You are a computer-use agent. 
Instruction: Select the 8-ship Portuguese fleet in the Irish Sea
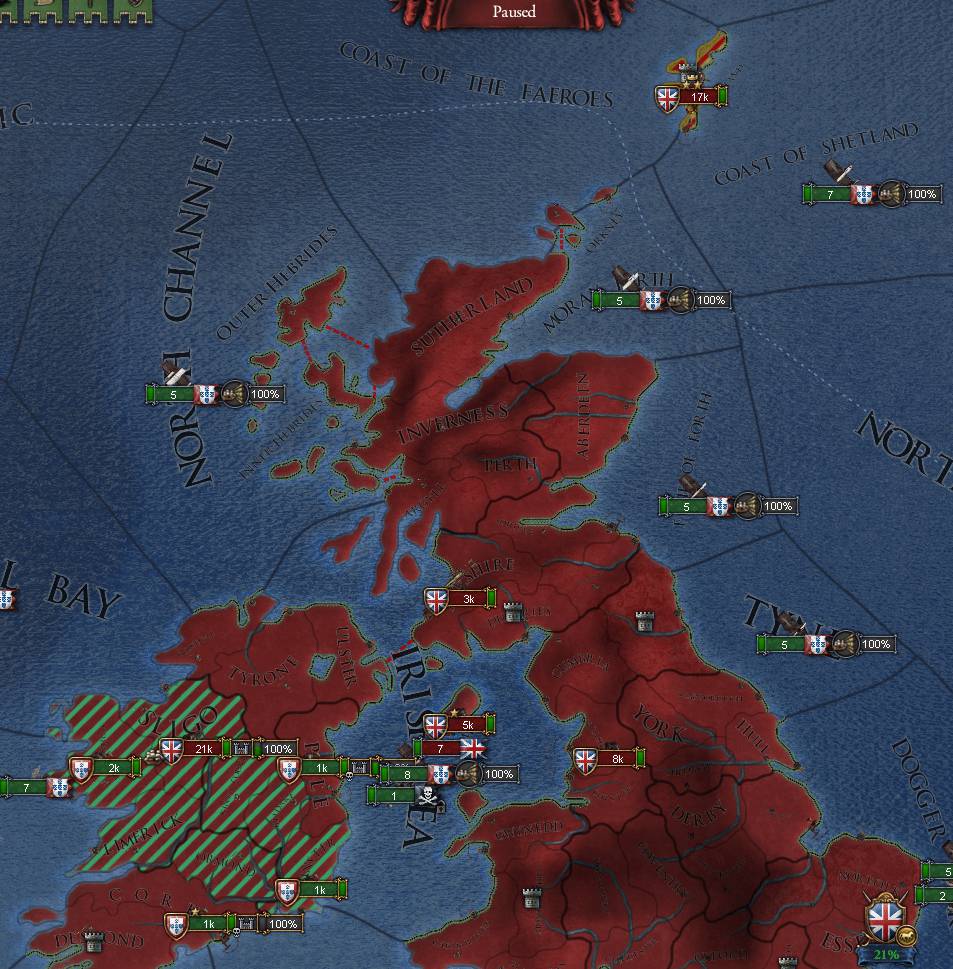pos(409,773)
